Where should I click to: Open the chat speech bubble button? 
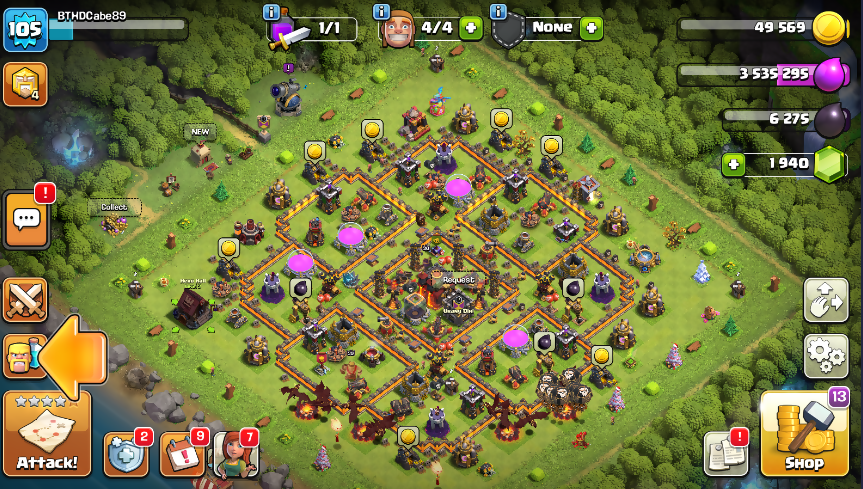coord(26,218)
